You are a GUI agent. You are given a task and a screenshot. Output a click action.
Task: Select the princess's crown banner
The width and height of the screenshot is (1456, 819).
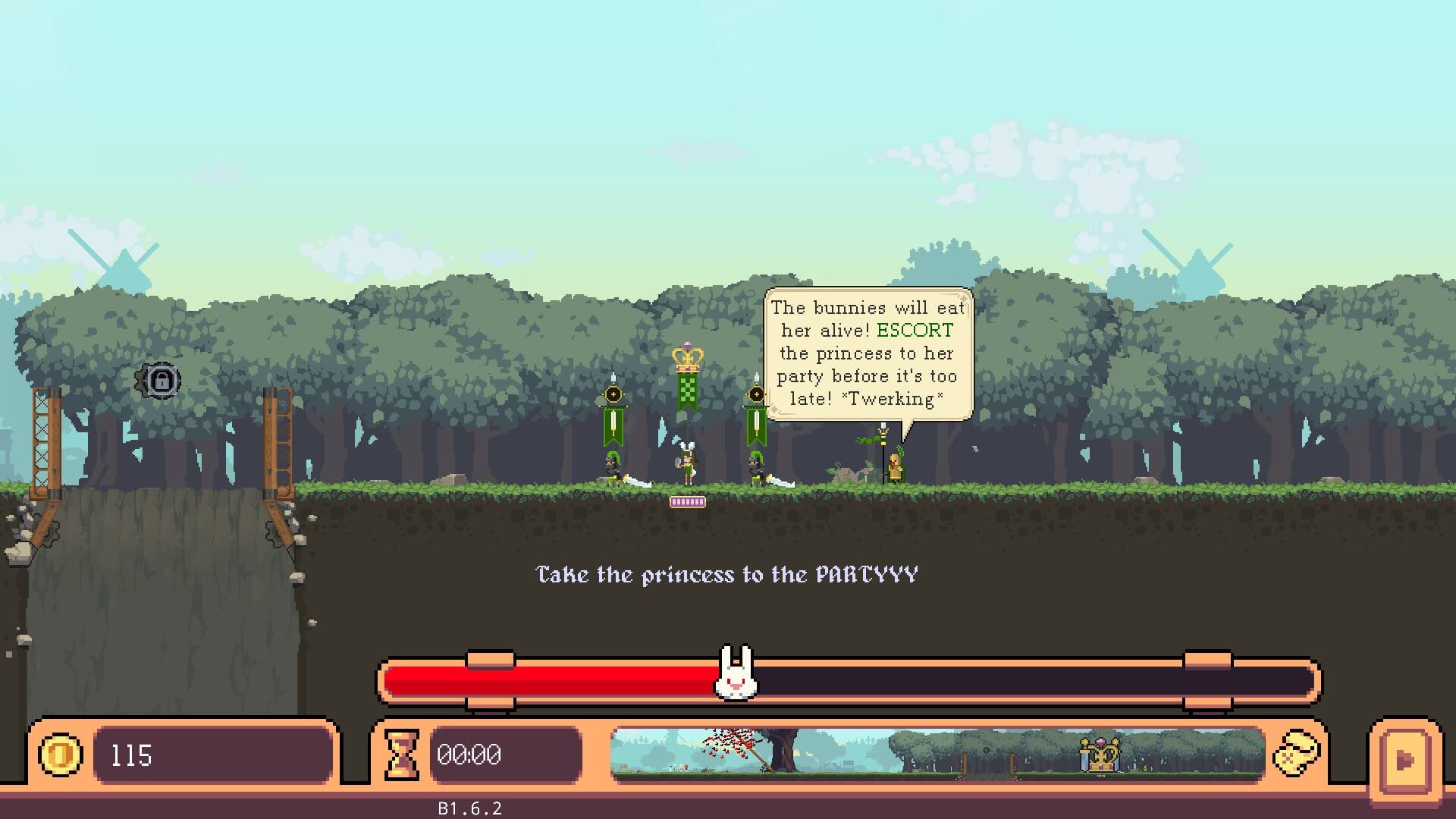click(x=688, y=378)
